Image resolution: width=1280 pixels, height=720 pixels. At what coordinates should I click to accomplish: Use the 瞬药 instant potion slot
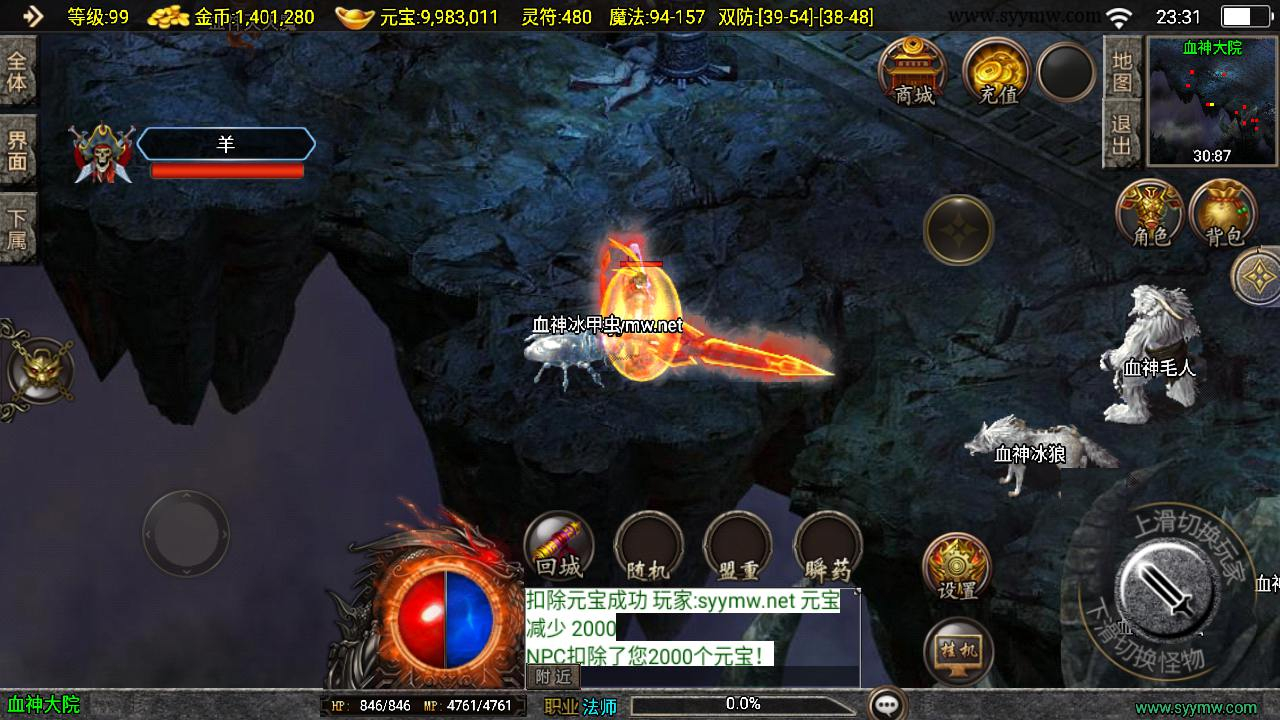[828, 546]
